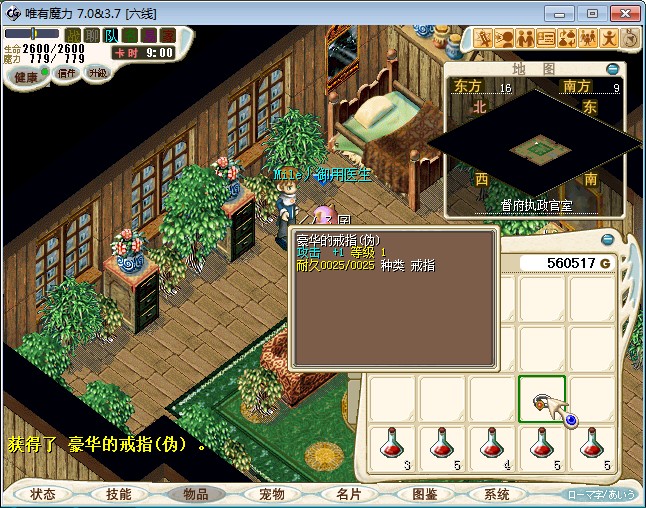
Task: Click the 健康 health button
Action: coord(25,77)
